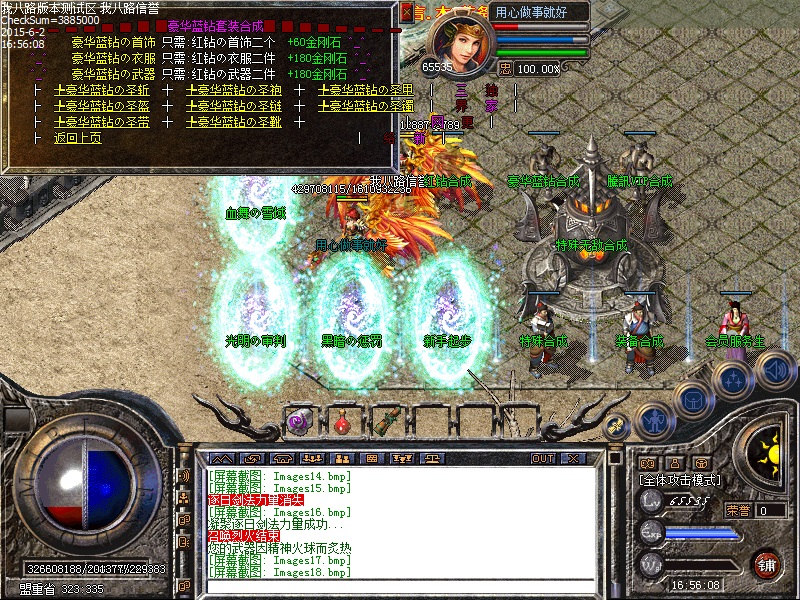This screenshot has width=800, height=600.
Task: Use the red potion in the belt
Action: click(x=343, y=421)
